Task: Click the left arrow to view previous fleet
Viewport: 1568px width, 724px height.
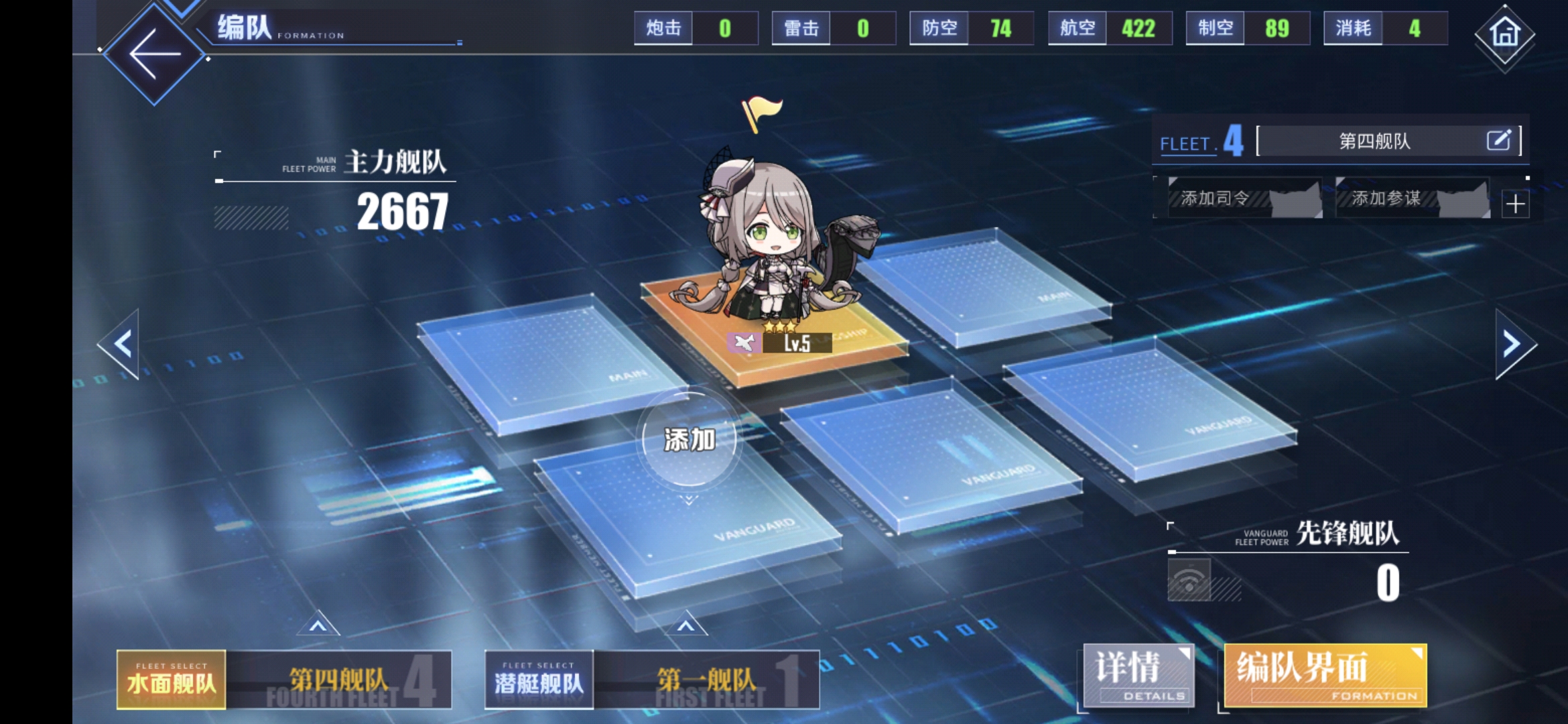Action: click(x=121, y=343)
